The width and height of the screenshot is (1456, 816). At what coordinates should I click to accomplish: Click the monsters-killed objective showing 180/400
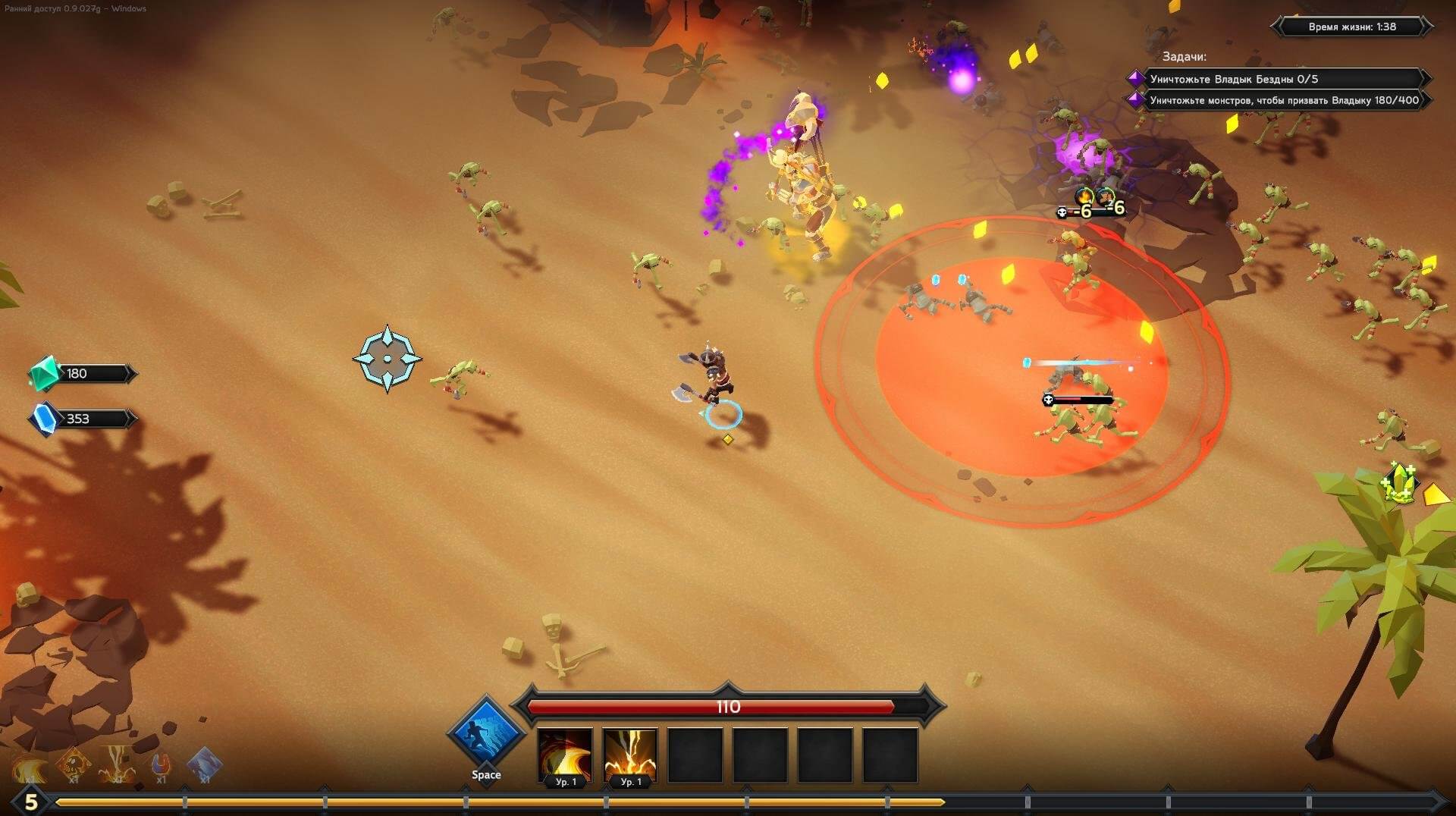point(1282,100)
